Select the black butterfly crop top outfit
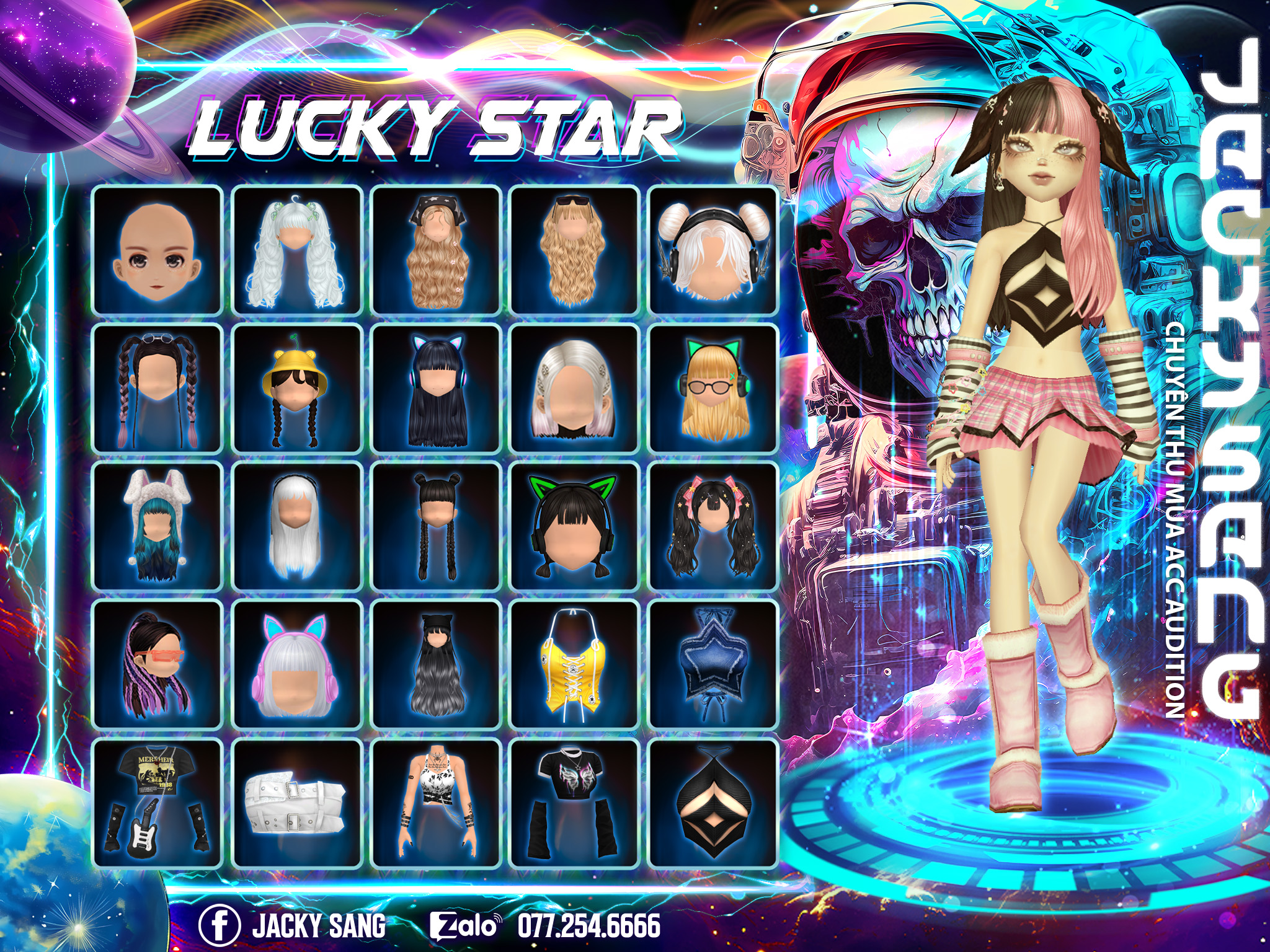Image resolution: width=1270 pixels, height=952 pixels. pos(574,803)
